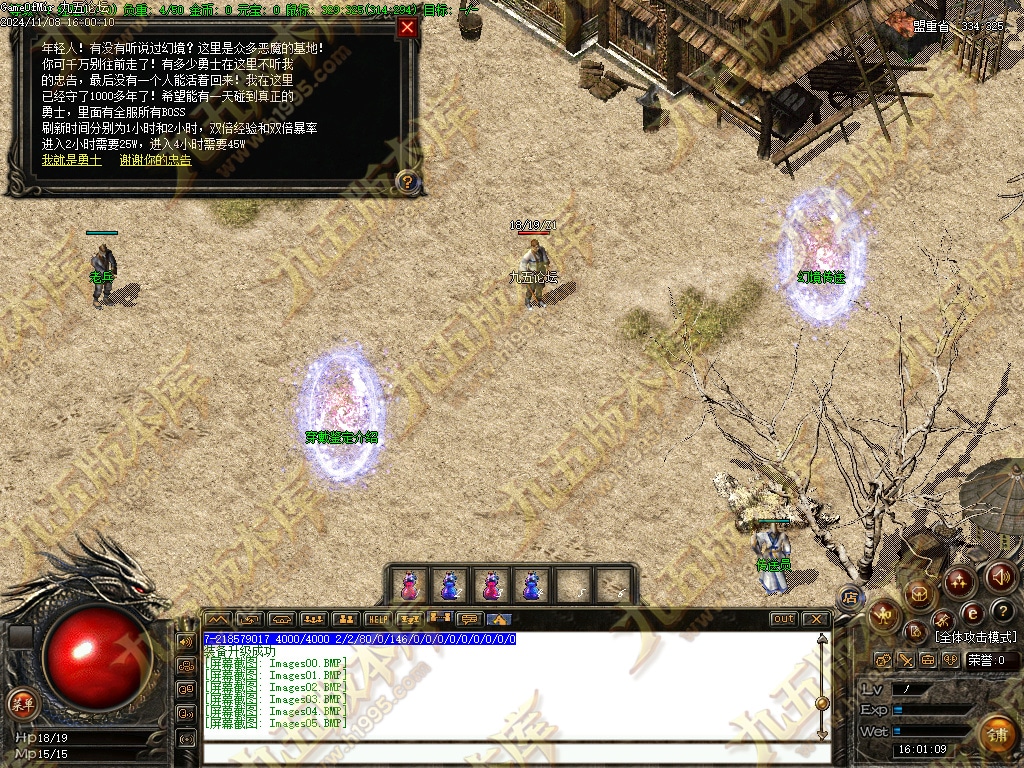Screen dimensions: 1024x768
Task: Close the NPC dialogue window
Action: click(407, 28)
